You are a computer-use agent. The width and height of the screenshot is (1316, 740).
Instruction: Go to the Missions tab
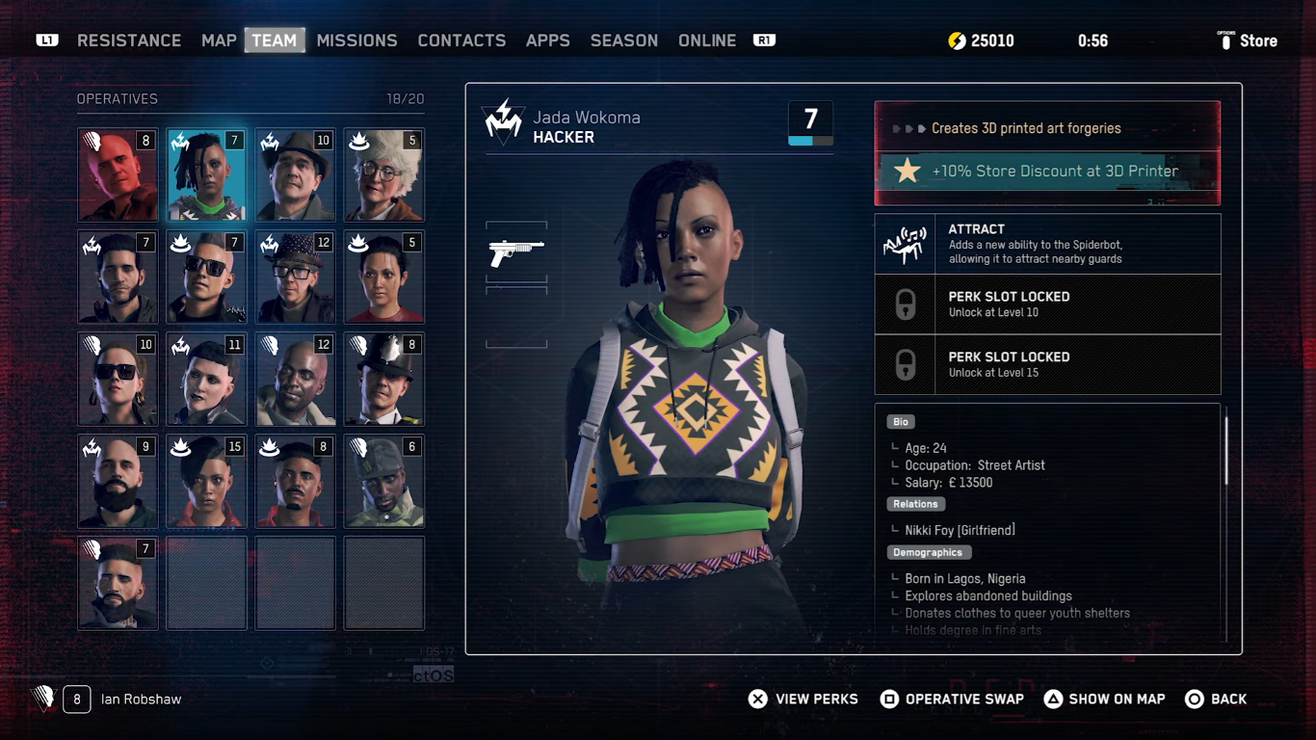tap(357, 41)
